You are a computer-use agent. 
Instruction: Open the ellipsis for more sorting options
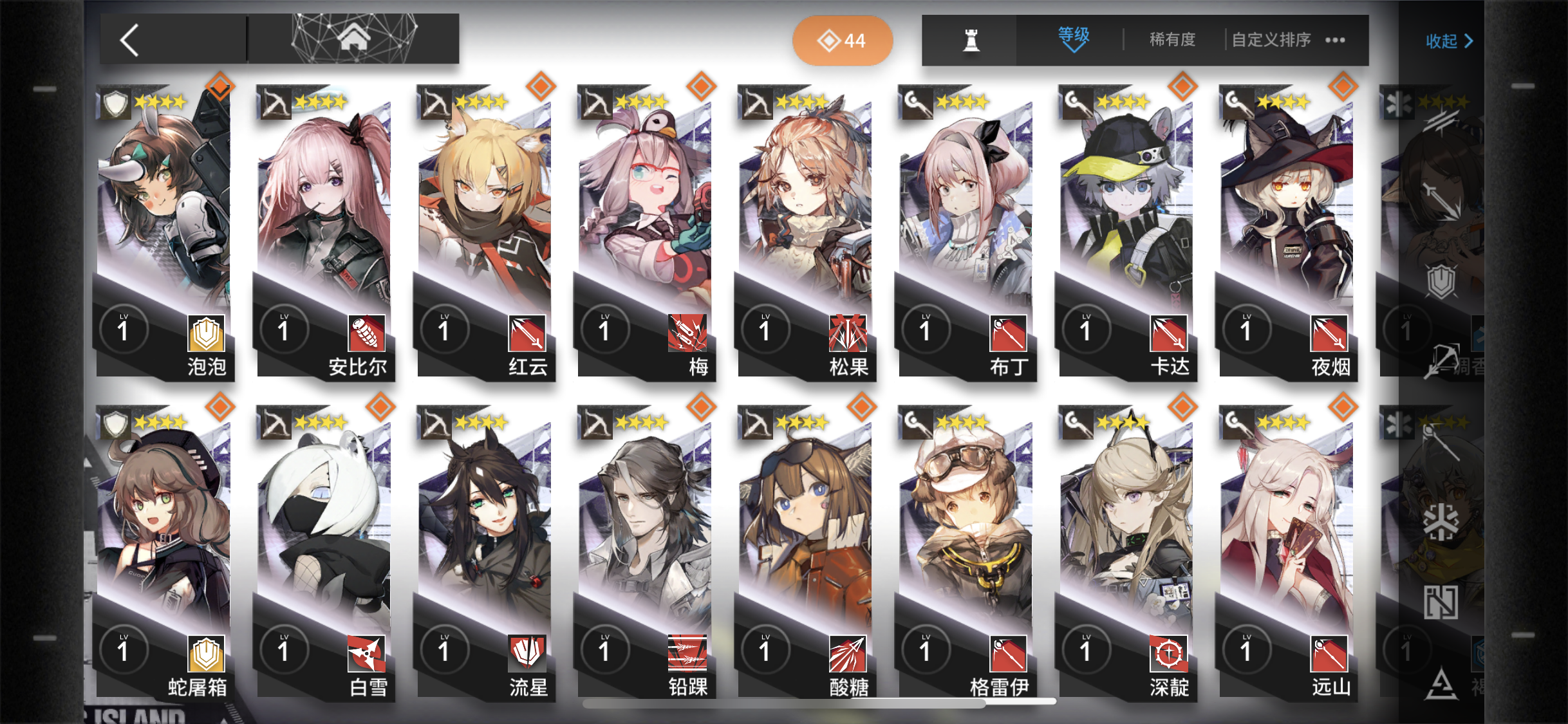coord(1334,40)
